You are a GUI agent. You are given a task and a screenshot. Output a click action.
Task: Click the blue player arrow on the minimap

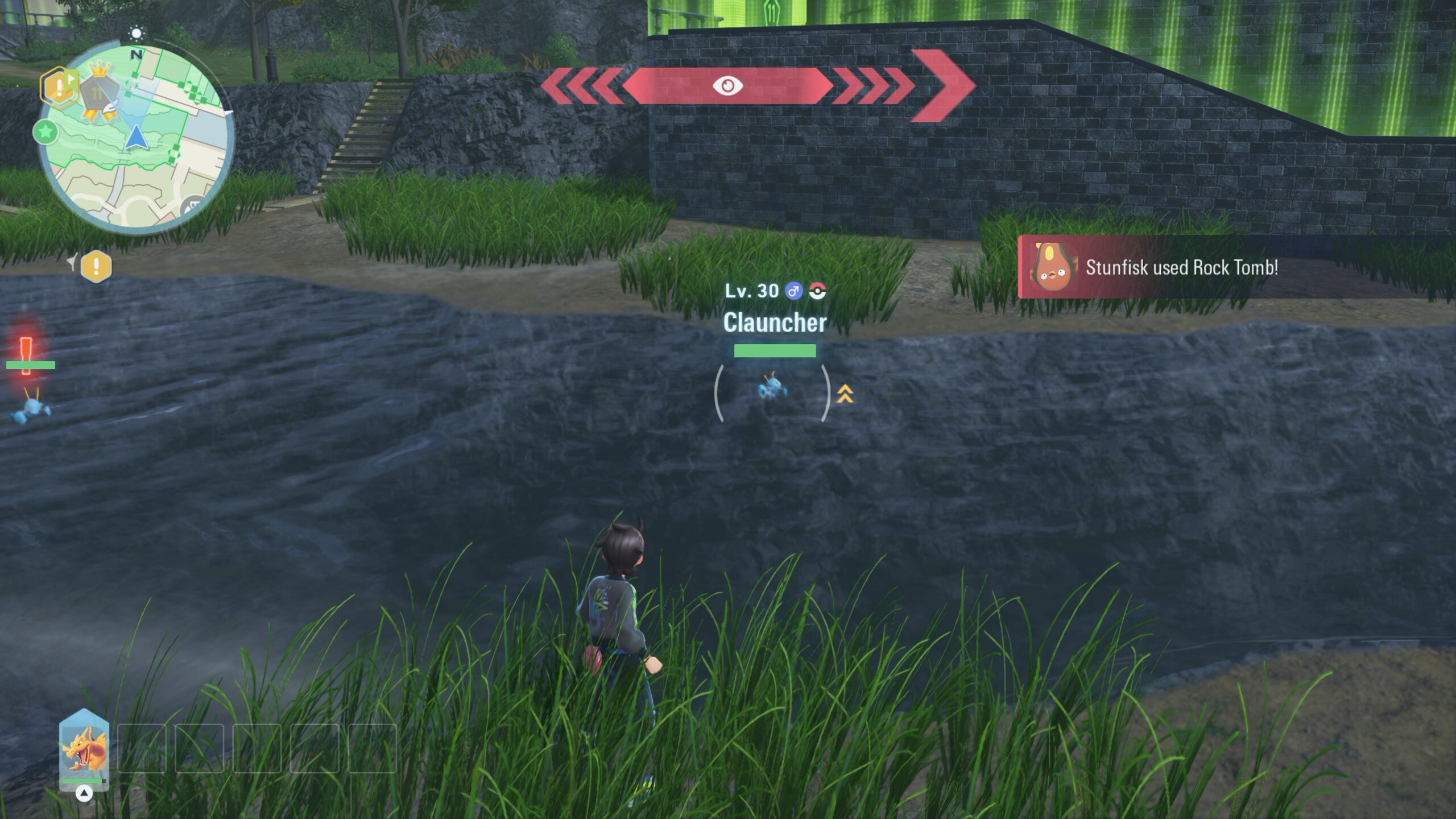tap(135, 137)
